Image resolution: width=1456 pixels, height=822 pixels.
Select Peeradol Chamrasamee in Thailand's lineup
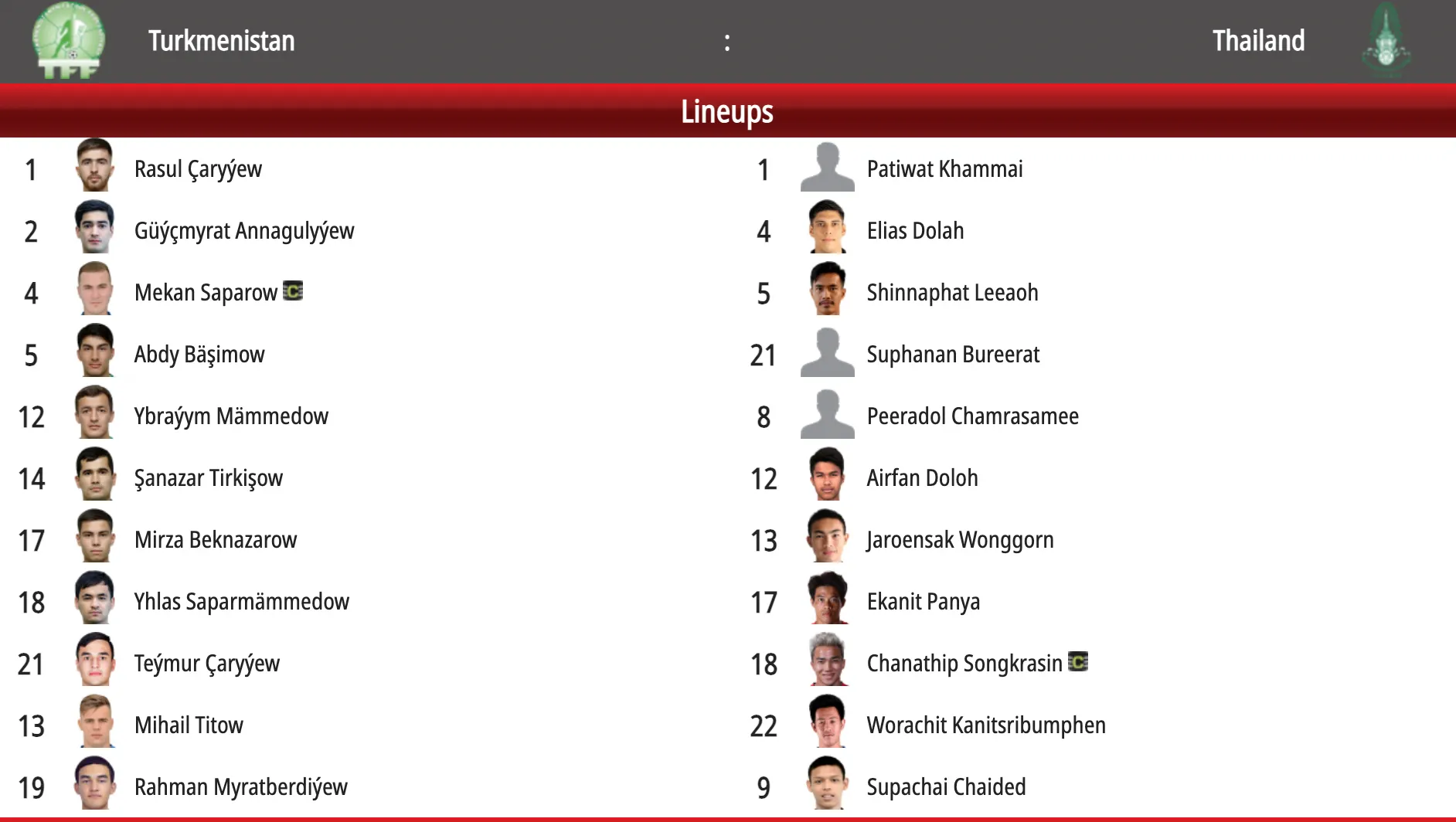[972, 416]
